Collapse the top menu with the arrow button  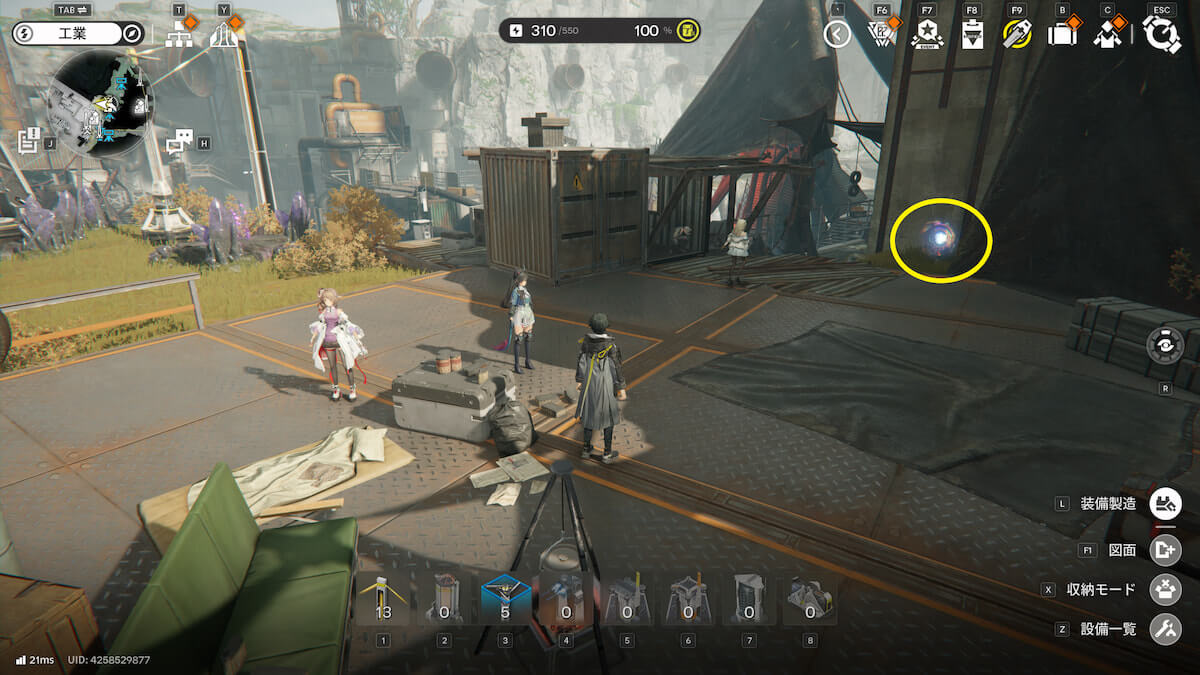click(x=837, y=35)
